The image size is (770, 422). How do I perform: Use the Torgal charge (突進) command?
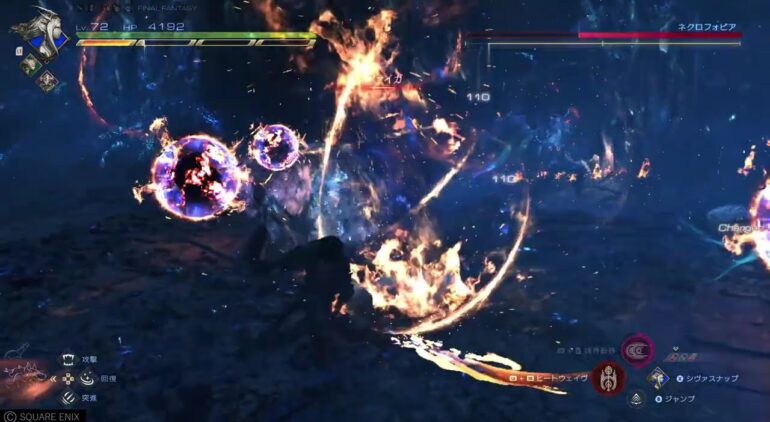(68, 397)
